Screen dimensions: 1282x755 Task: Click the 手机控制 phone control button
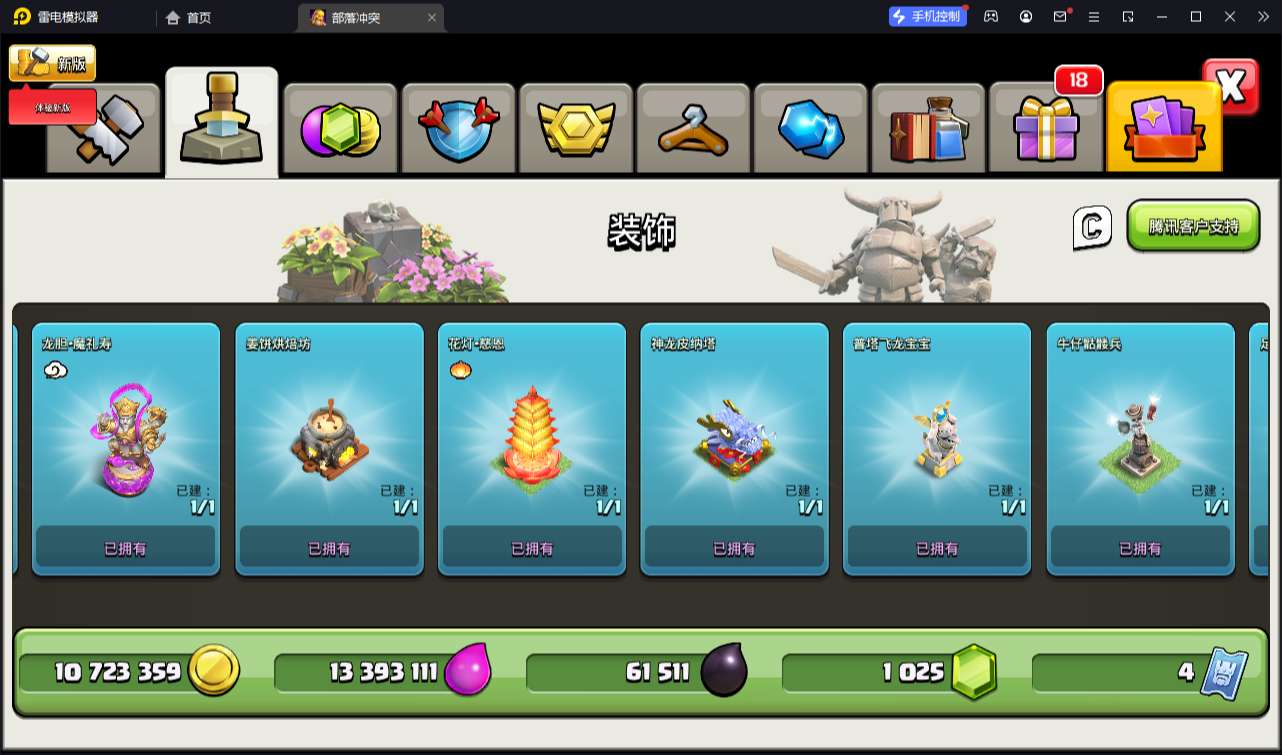928,16
